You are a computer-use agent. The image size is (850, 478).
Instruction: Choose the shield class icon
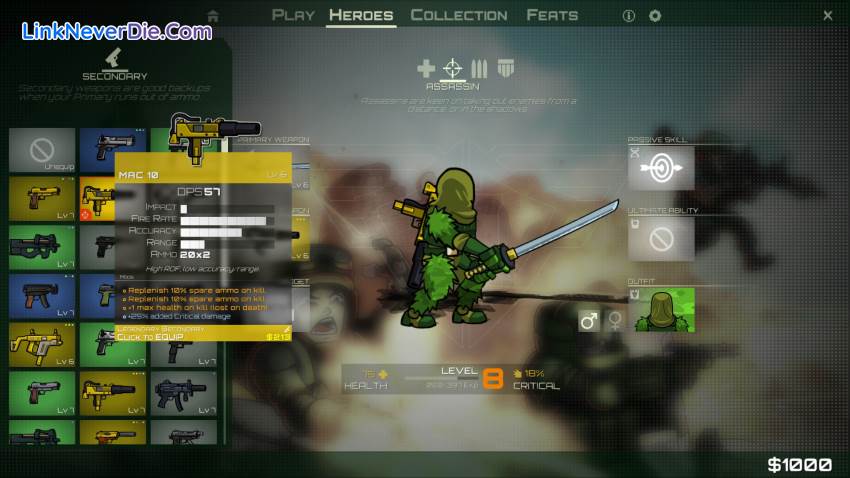tap(505, 69)
